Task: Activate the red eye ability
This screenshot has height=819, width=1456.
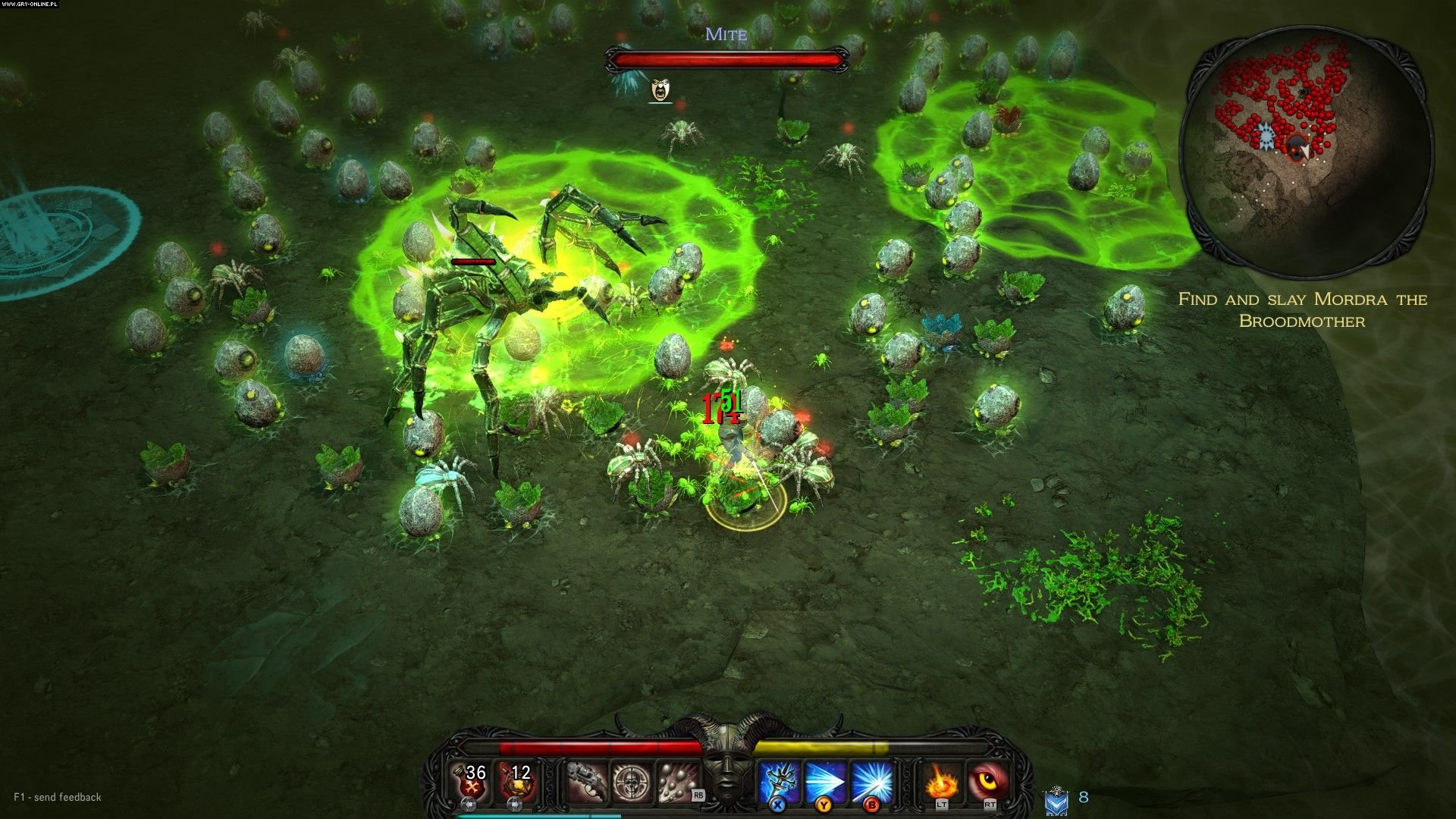Action: pyautogui.click(x=988, y=782)
